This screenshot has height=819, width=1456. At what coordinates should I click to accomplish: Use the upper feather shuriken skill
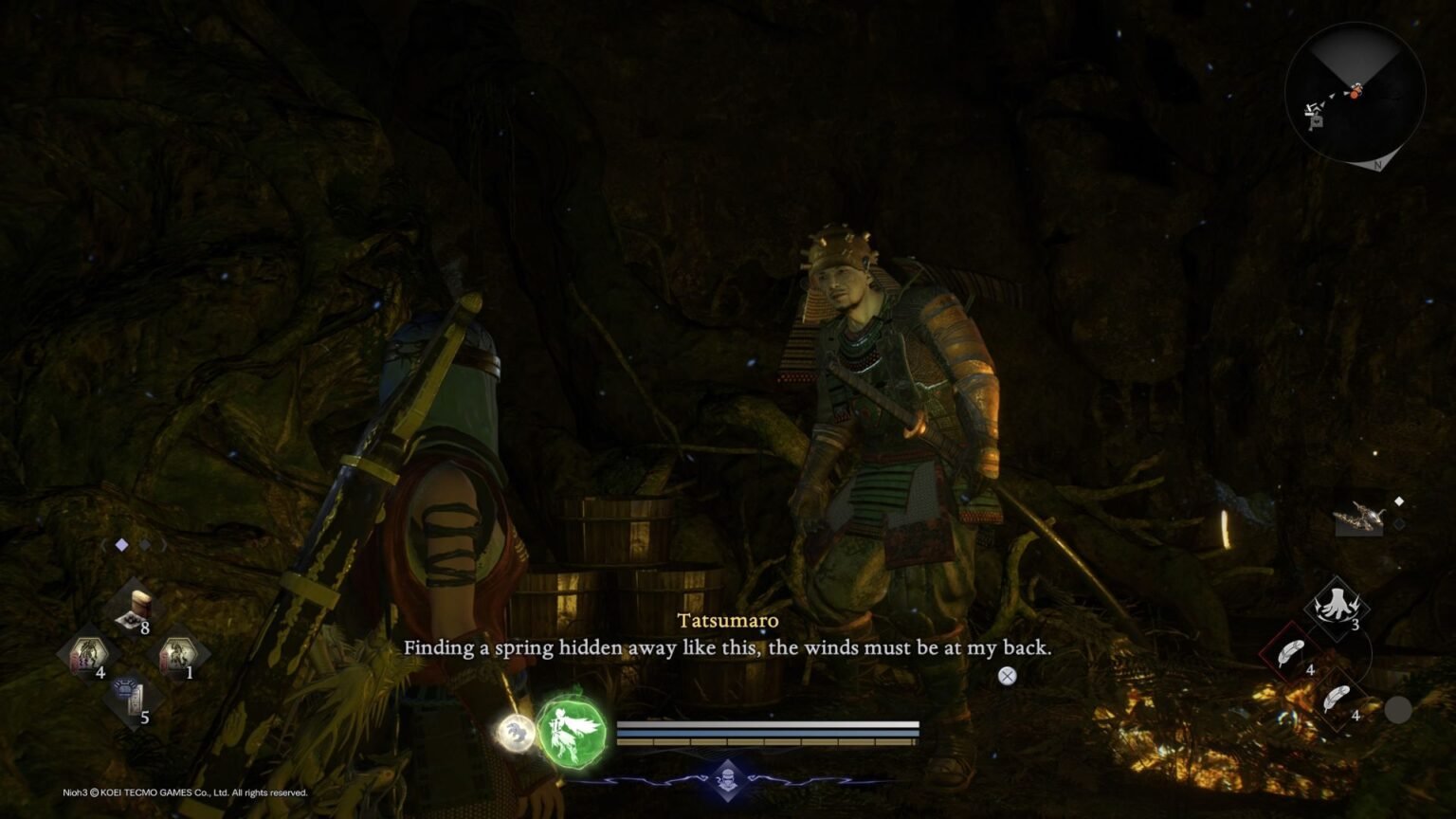pyautogui.click(x=1289, y=652)
